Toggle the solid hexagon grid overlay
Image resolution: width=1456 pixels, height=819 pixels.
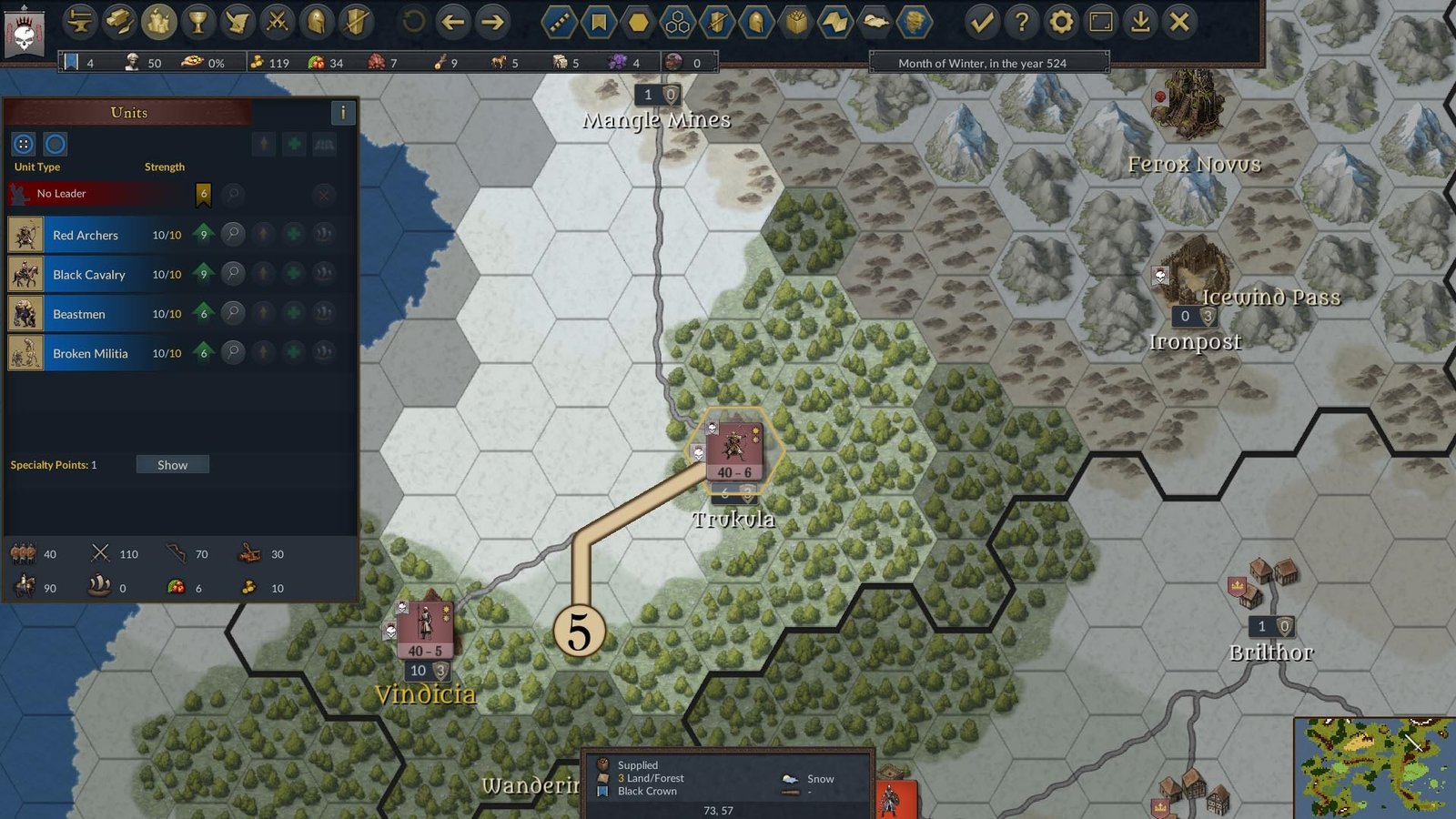click(638, 22)
